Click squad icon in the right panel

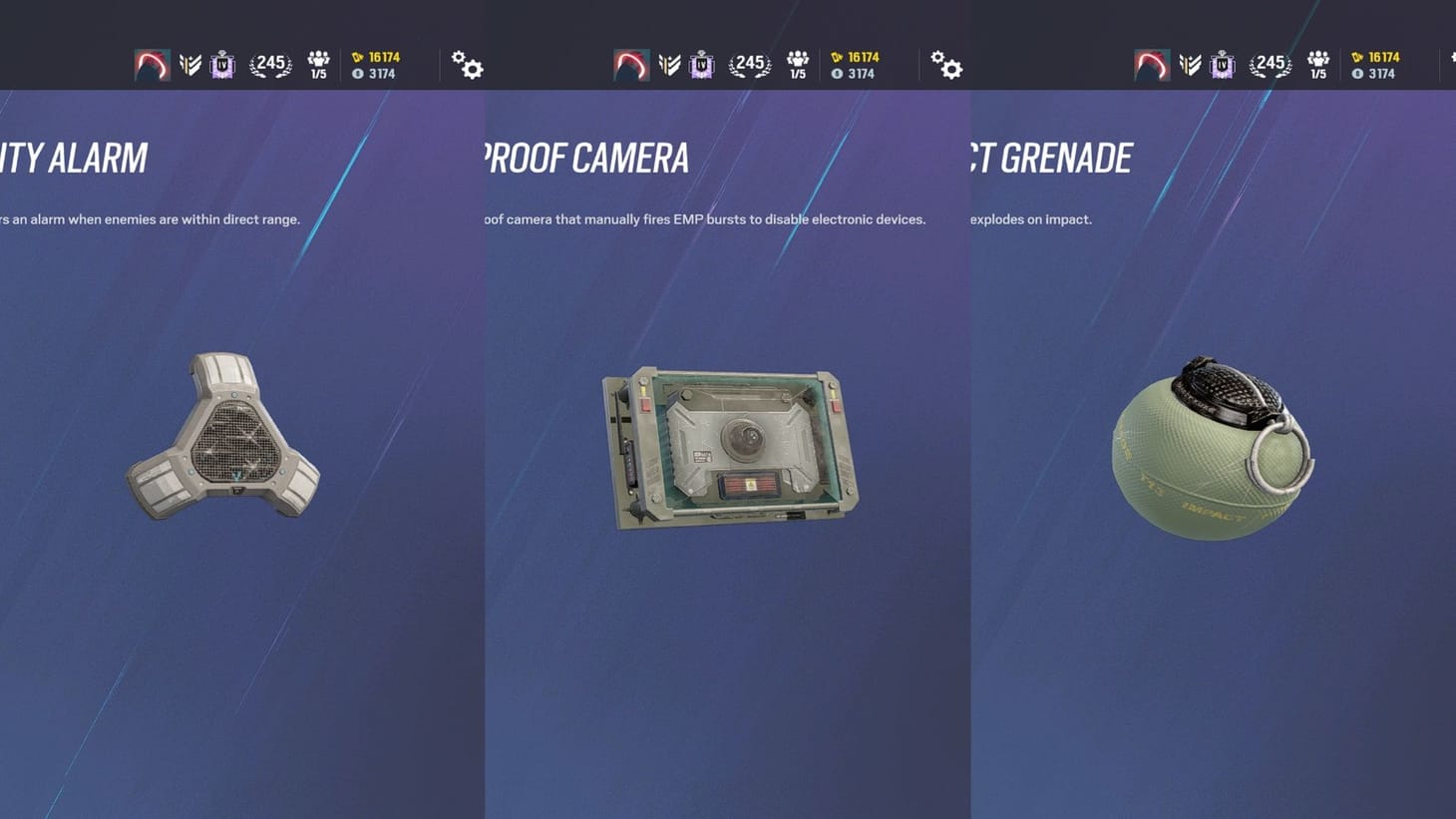1318,64
